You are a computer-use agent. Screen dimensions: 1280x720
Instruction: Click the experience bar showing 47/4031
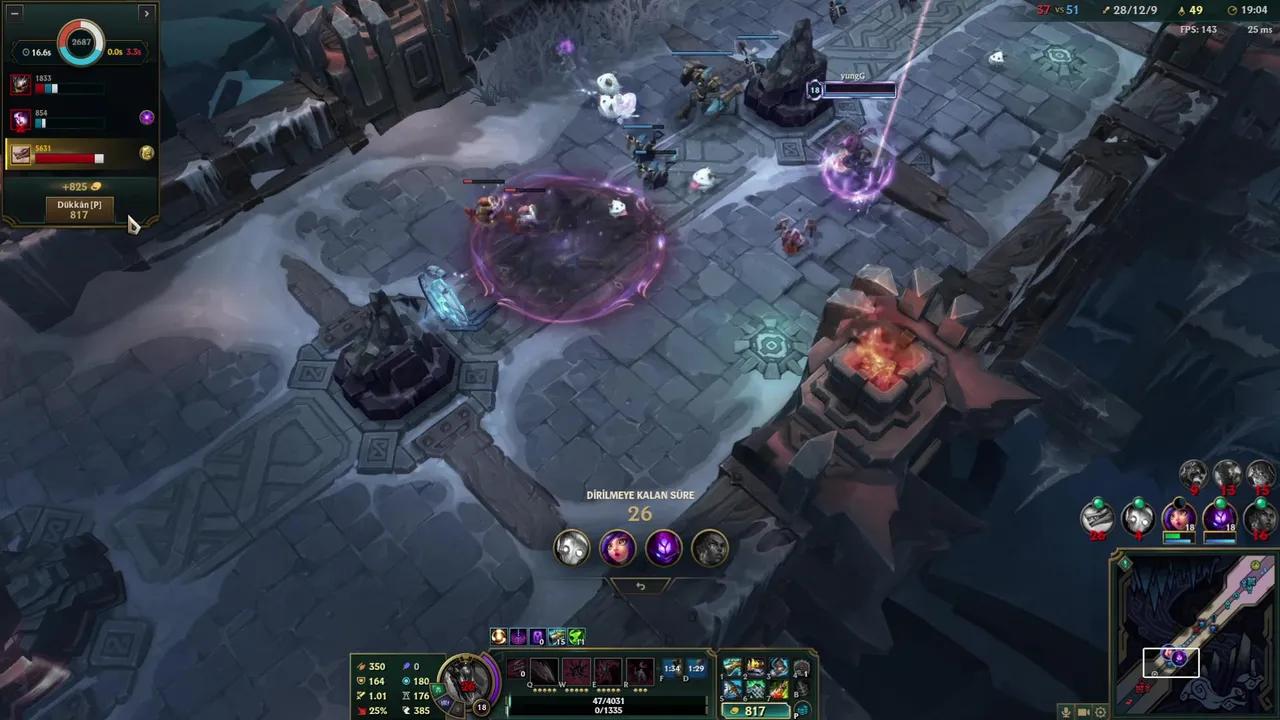(x=608, y=701)
